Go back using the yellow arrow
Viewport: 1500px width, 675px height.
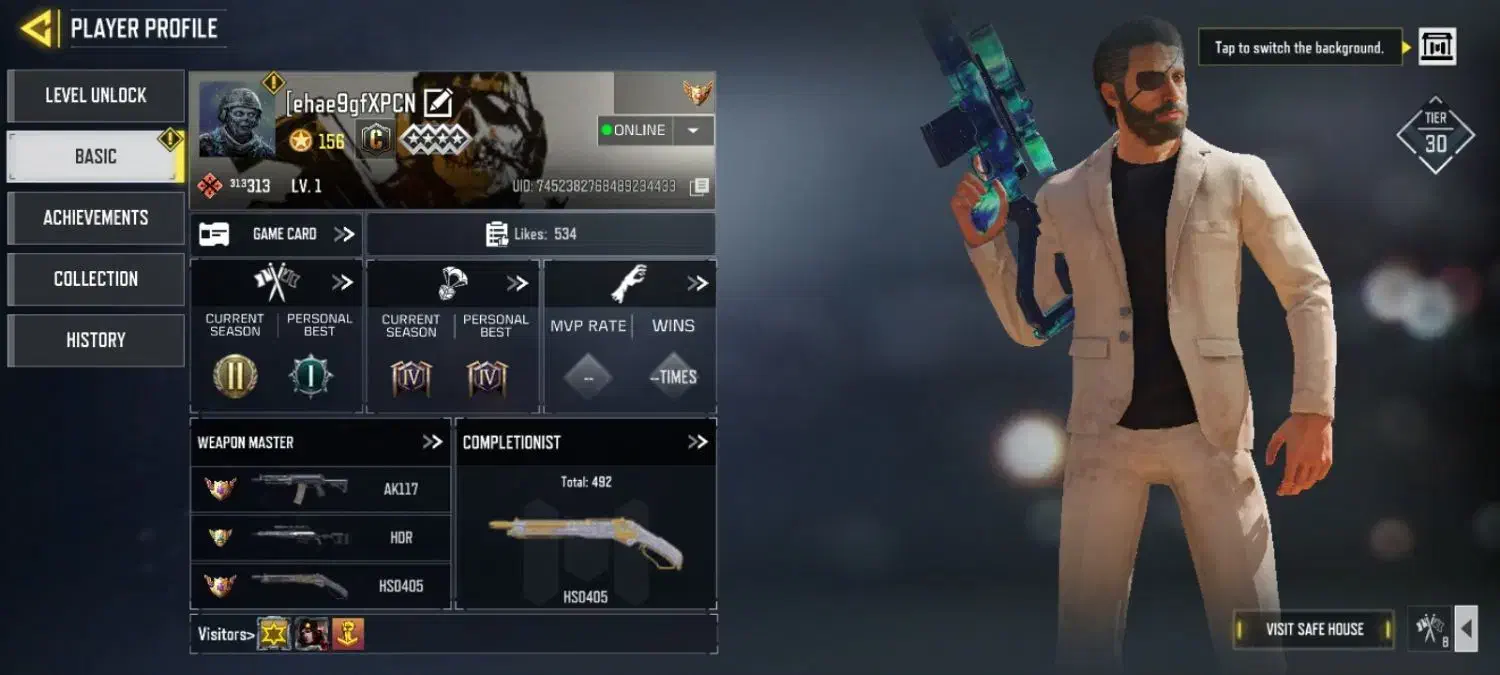tap(37, 28)
